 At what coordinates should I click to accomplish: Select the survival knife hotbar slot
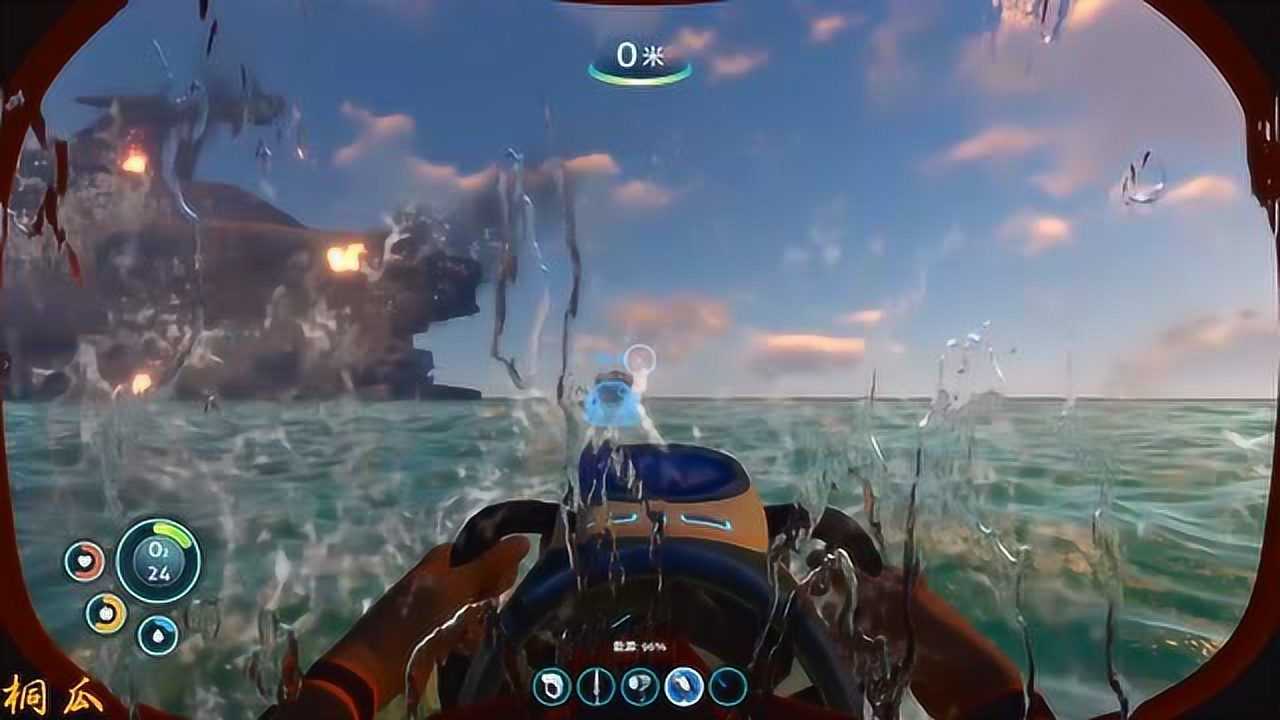click(x=596, y=686)
